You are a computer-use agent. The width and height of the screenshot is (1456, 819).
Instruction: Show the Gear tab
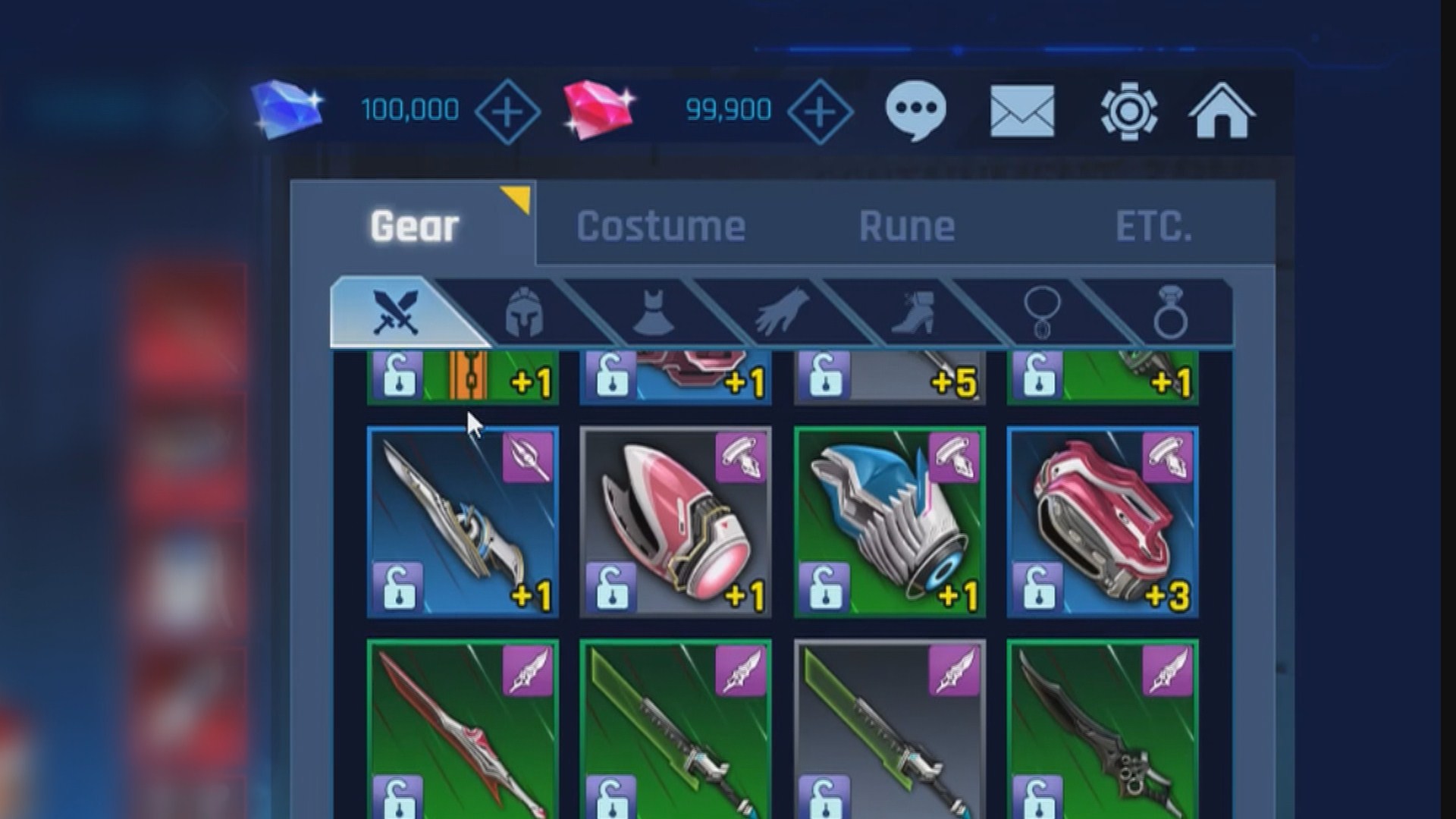tap(414, 226)
